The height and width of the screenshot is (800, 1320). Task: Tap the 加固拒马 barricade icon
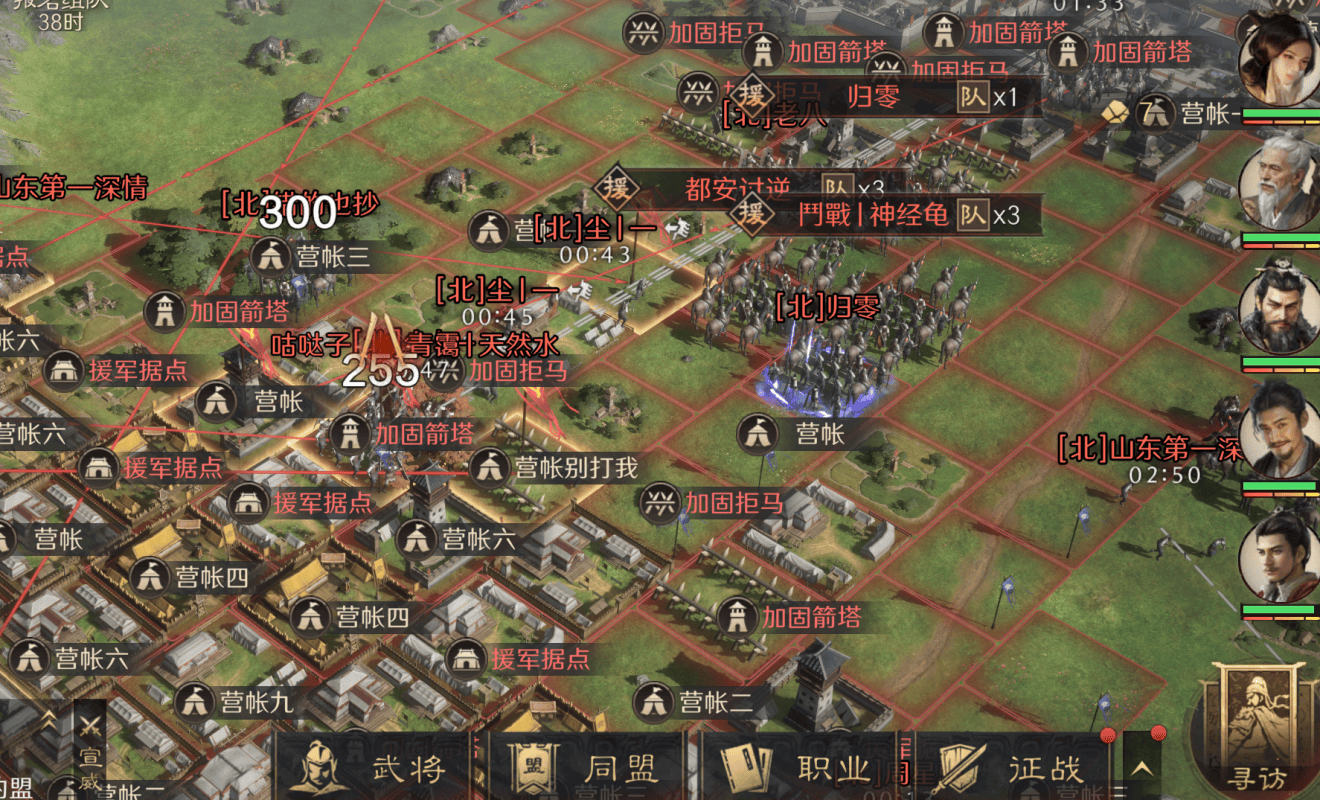(x=661, y=504)
